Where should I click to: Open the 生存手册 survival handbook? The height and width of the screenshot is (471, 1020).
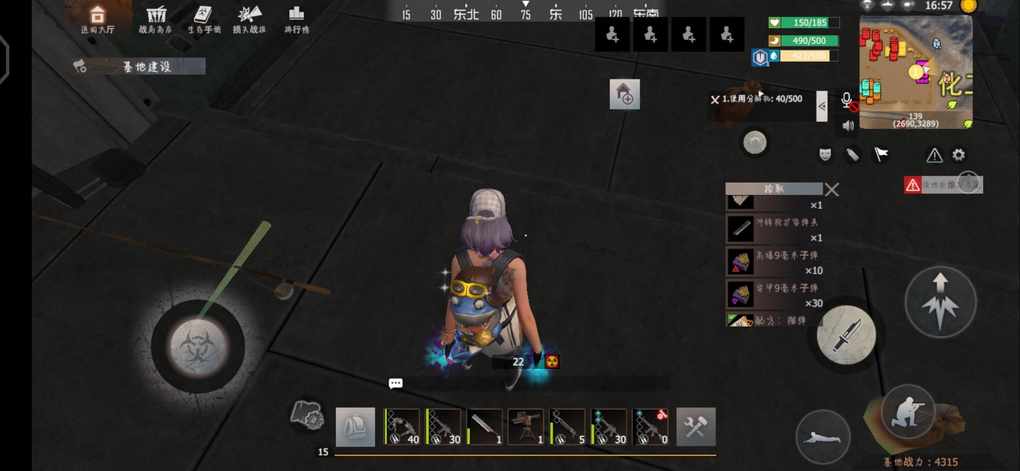pyautogui.click(x=203, y=18)
